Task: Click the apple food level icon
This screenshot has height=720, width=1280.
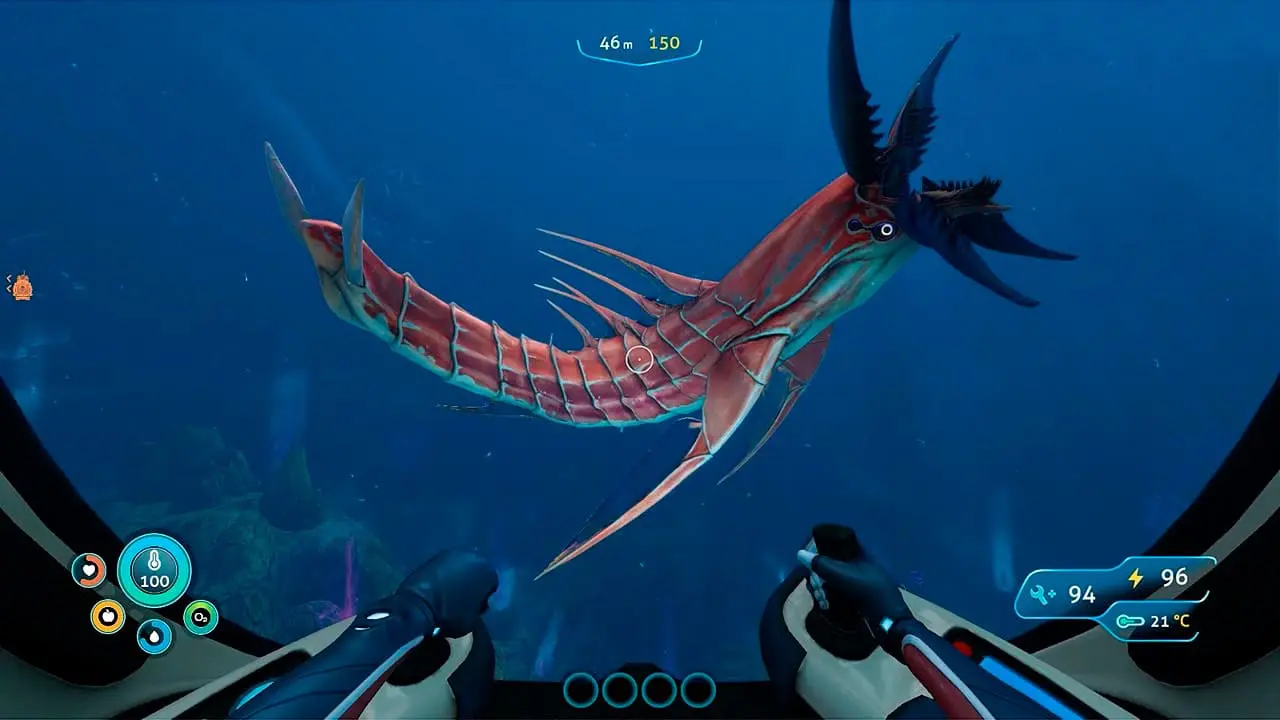Action: (x=108, y=616)
